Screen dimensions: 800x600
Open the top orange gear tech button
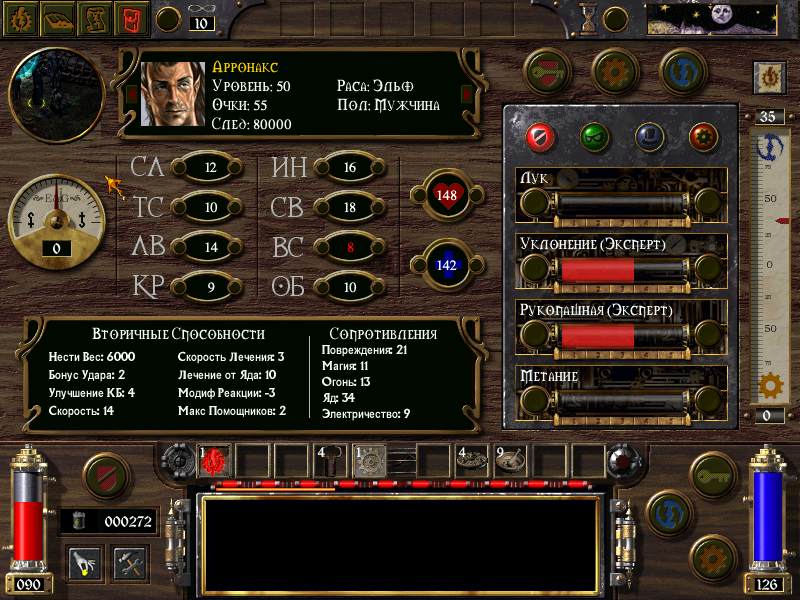click(x=615, y=70)
